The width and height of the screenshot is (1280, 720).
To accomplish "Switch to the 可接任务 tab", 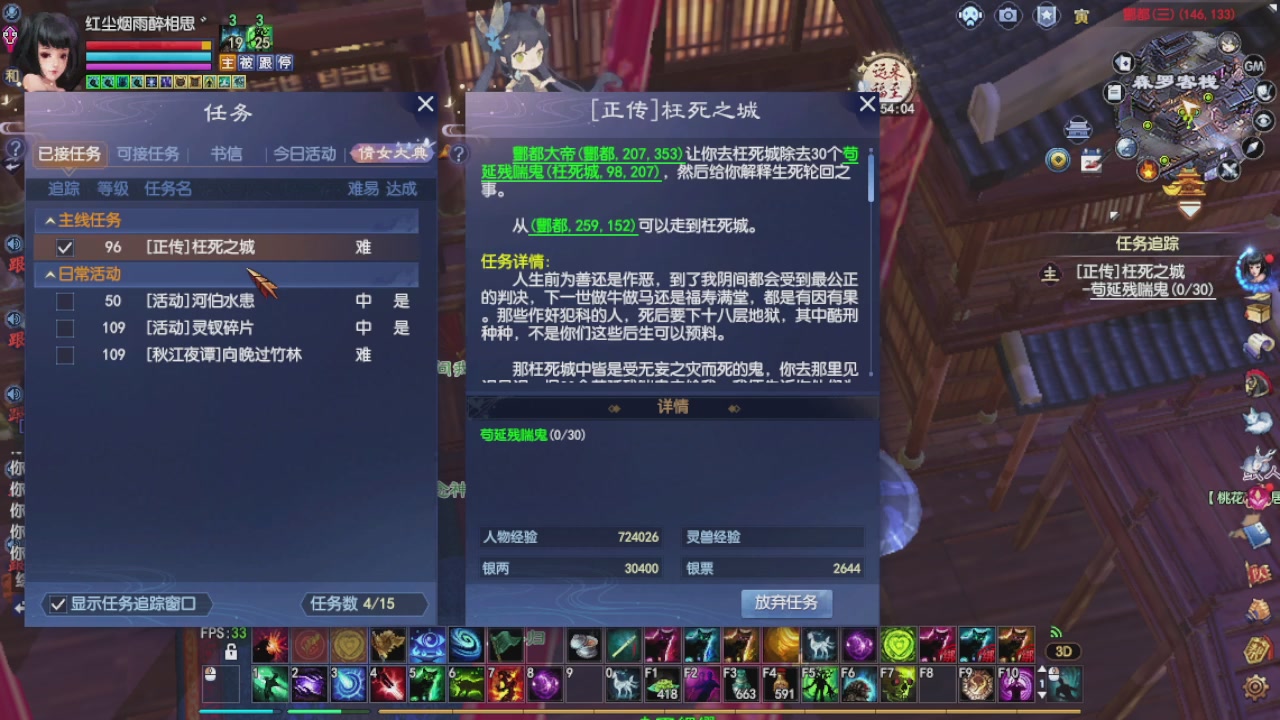I will tap(148, 154).
